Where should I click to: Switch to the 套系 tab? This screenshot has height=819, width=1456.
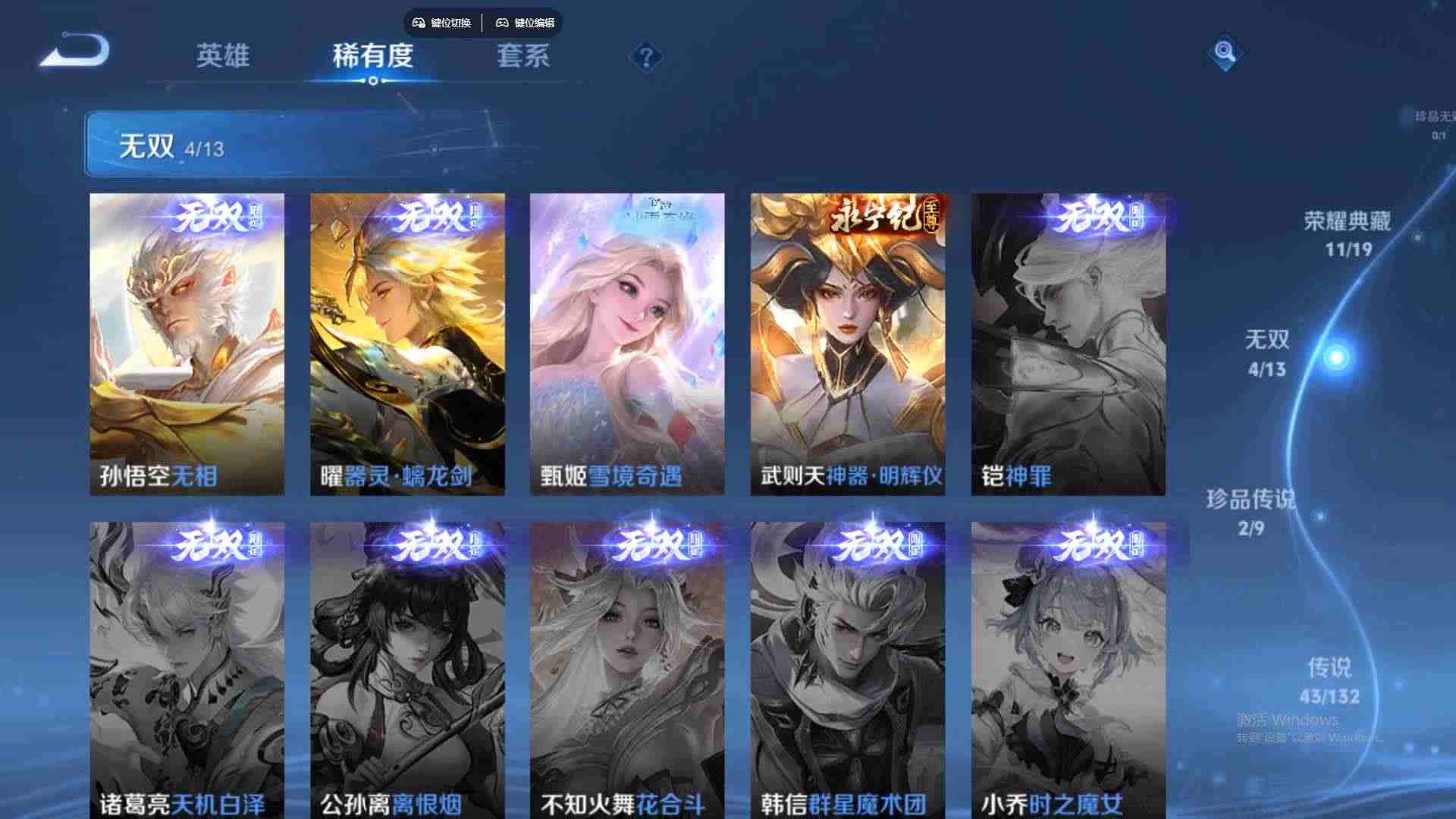524,56
